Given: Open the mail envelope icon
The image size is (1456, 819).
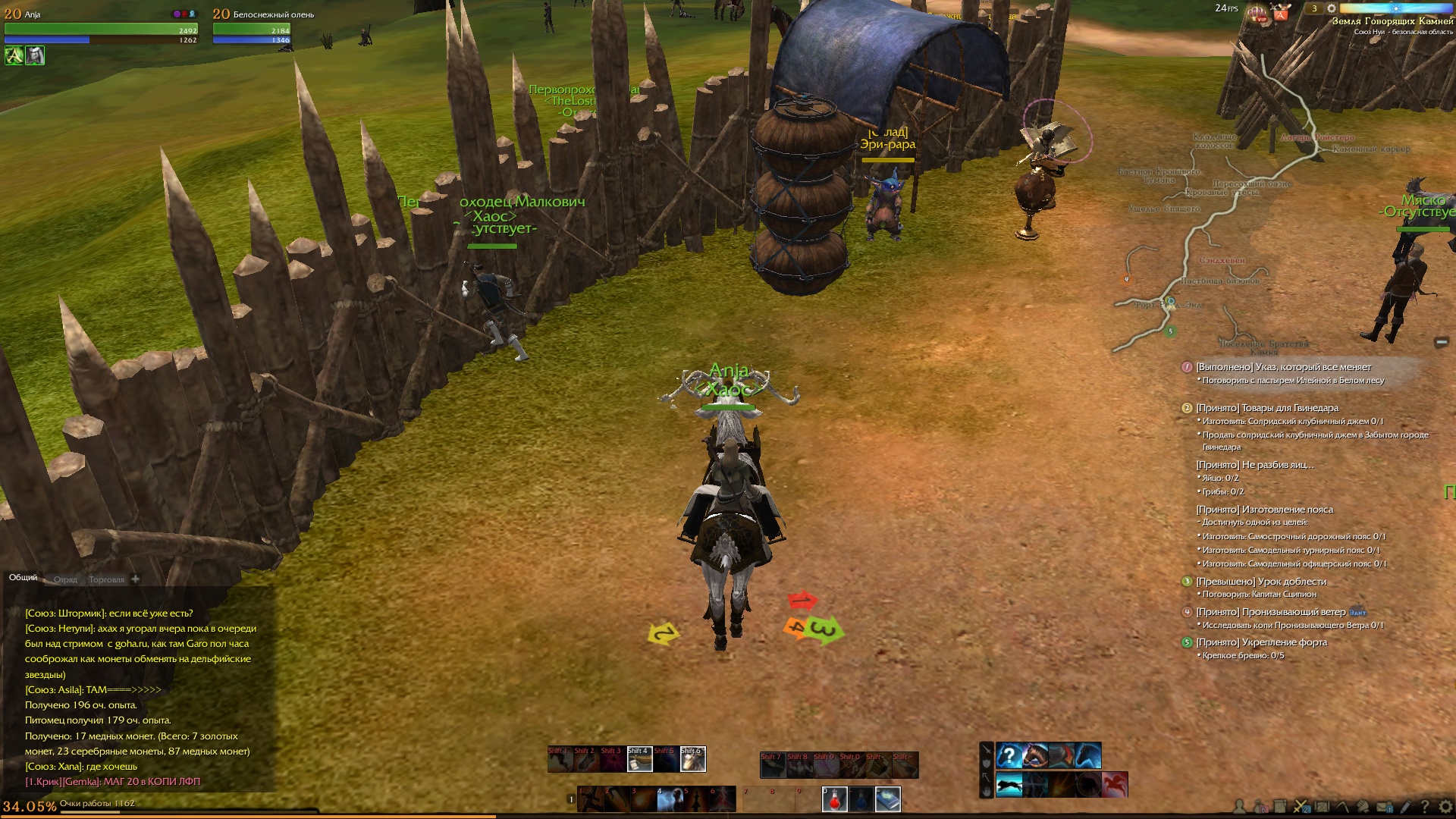Looking at the screenshot, I should [x=1382, y=807].
